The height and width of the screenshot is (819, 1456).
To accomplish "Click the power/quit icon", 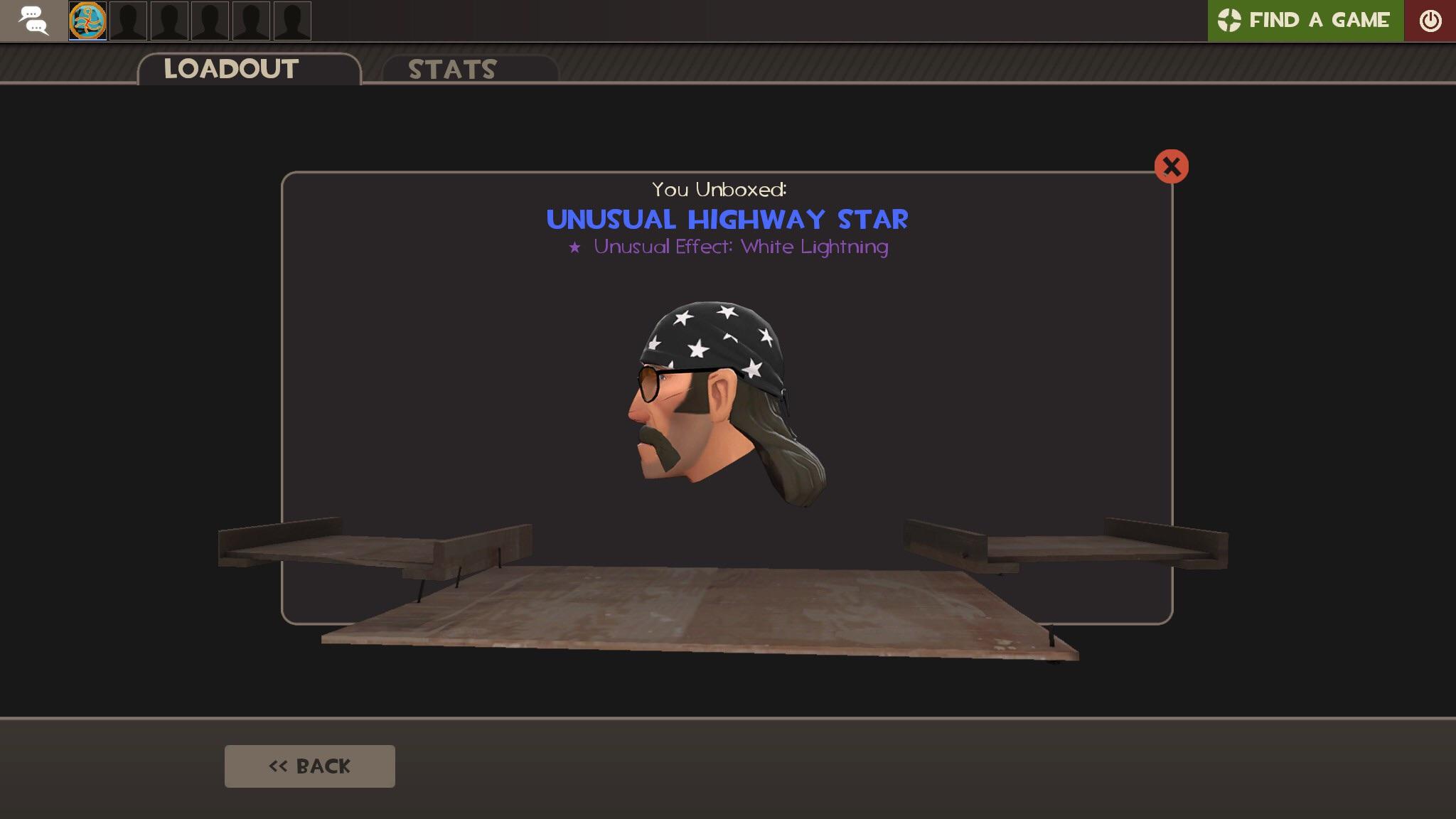I will coord(1431,21).
